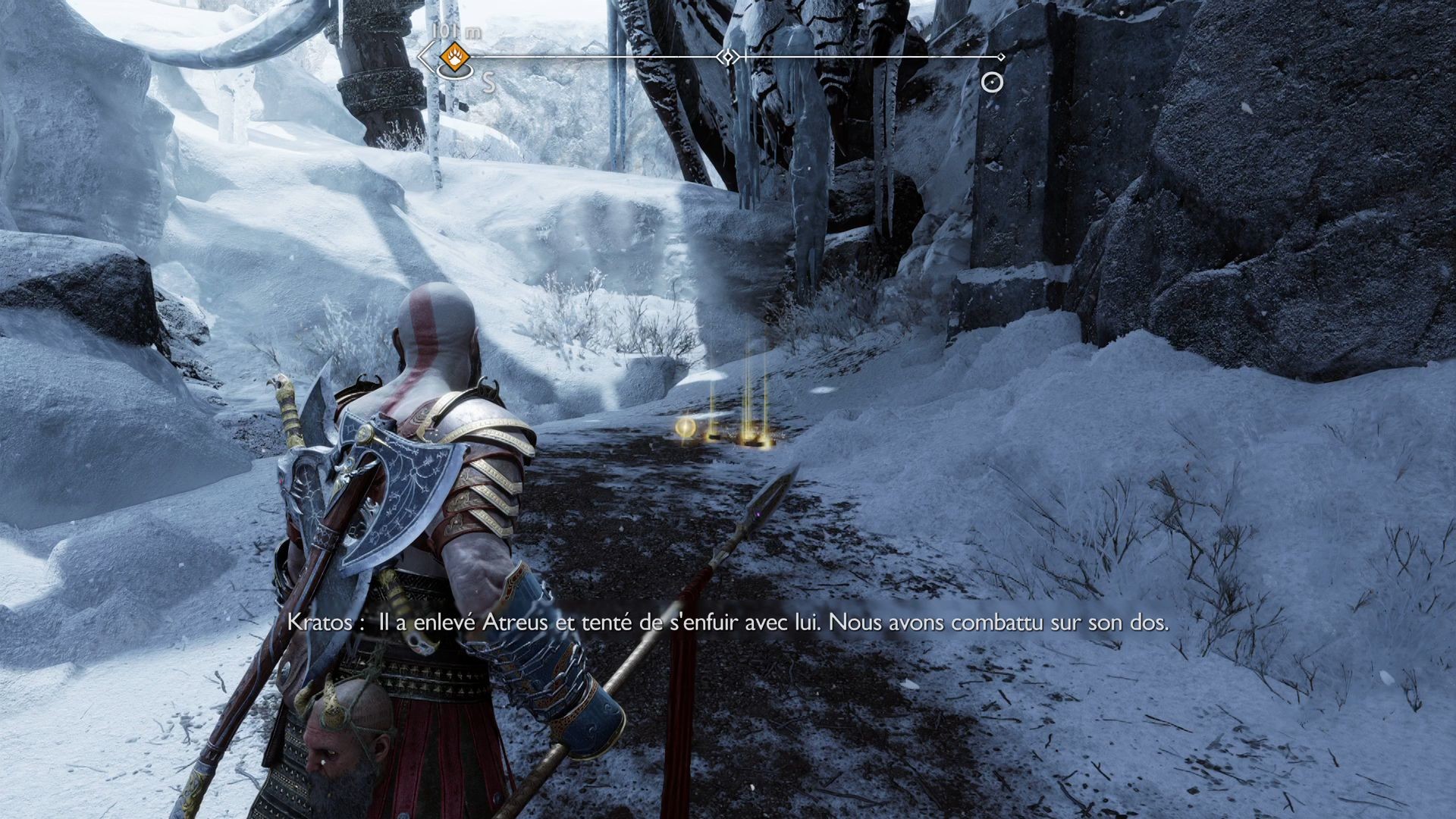Click the S south direction letter on compass
The height and width of the screenshot is (819, 1456).
[x=488, y=80]
